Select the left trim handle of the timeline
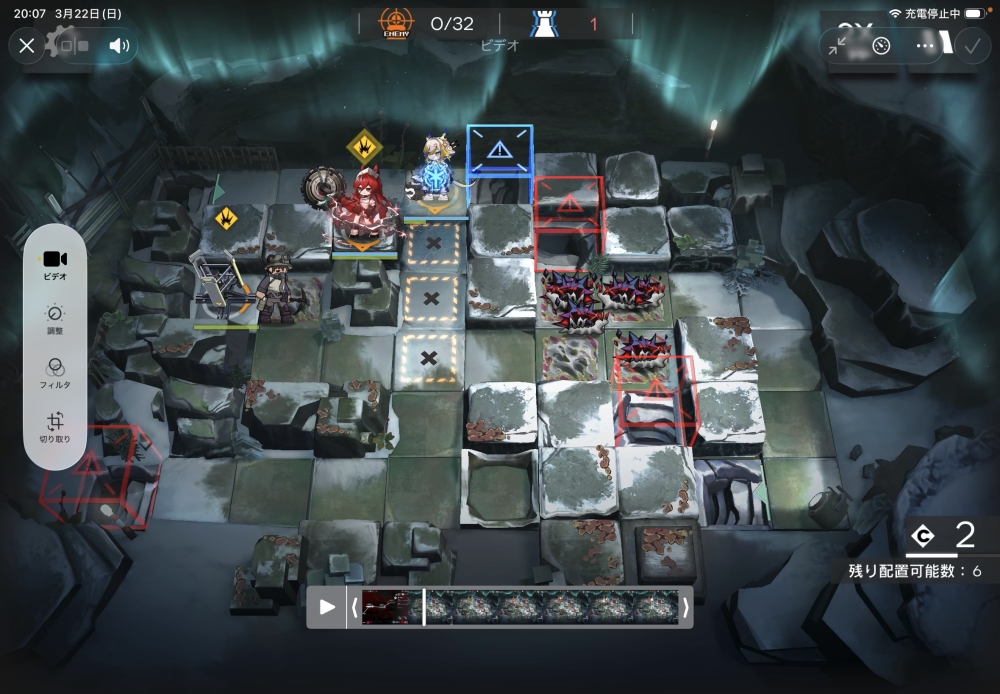The height and width of the screenshot is (694, 1000). pos(353,607)
